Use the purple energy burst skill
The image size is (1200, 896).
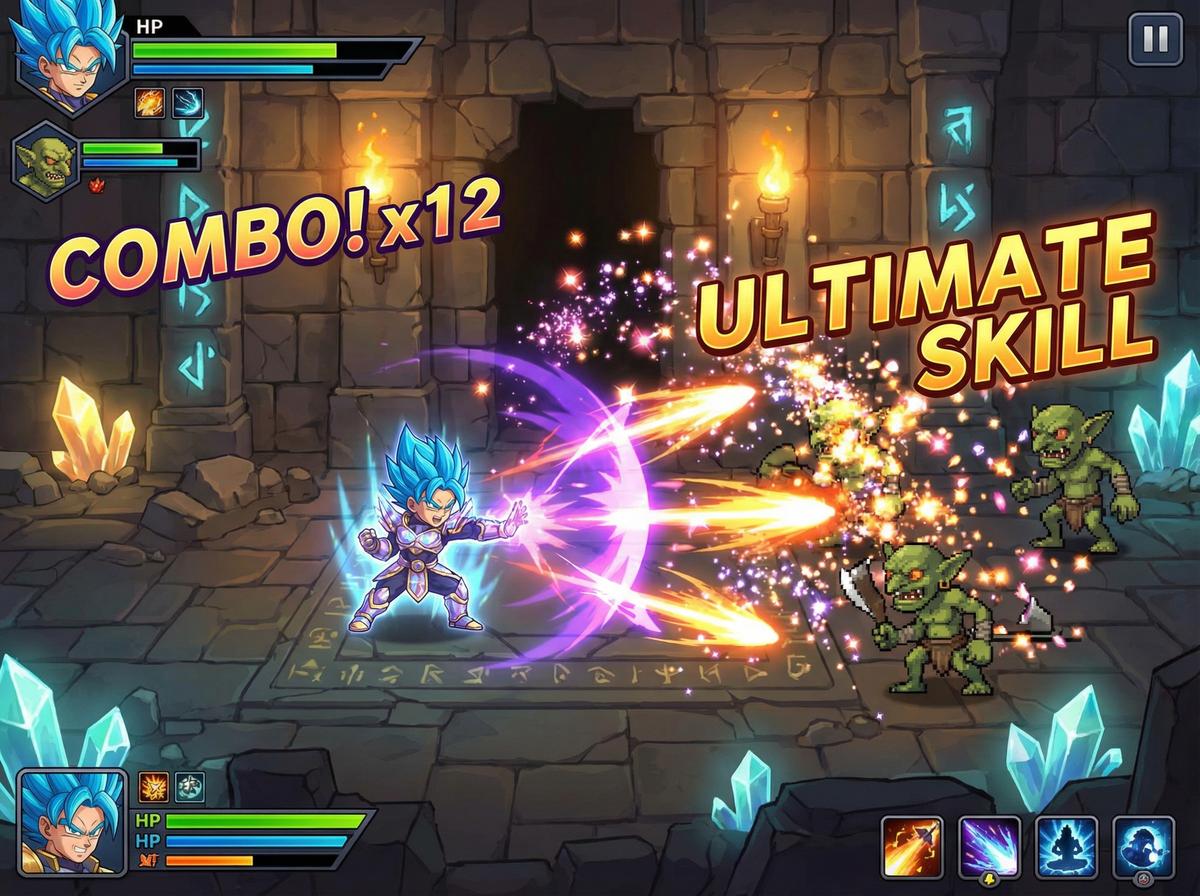point(989,847)
